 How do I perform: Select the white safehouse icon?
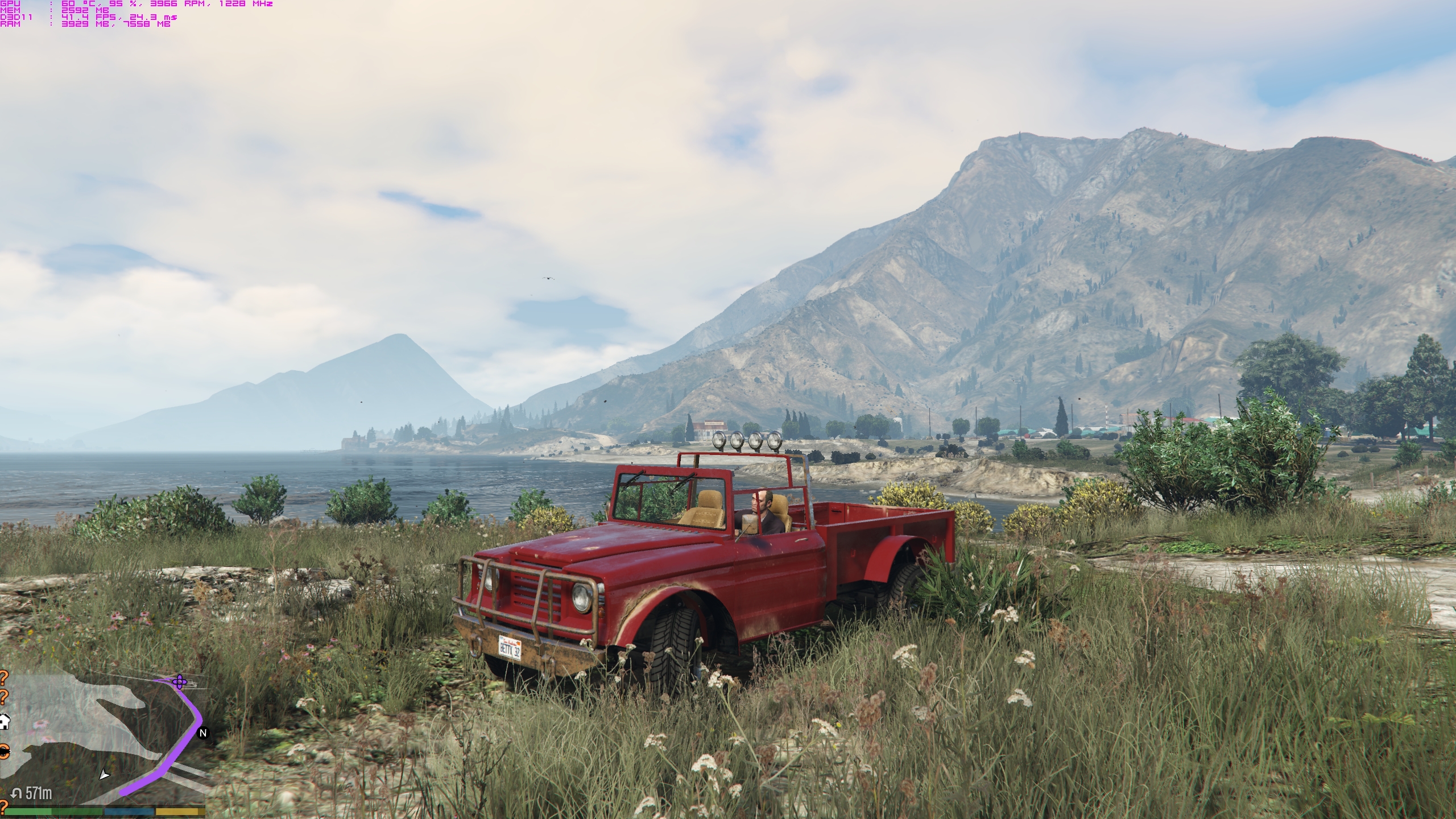pyautogui.click(x=4, y=722)
